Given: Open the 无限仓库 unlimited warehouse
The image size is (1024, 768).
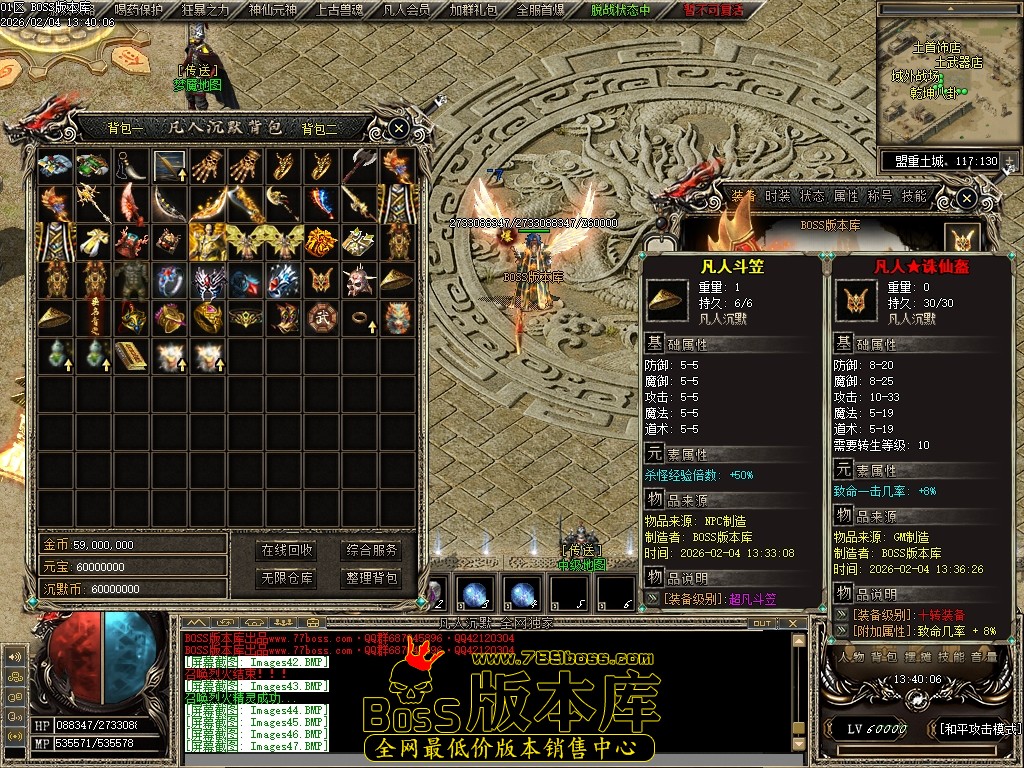Looking at the screenshot, I should click(287, 578).
